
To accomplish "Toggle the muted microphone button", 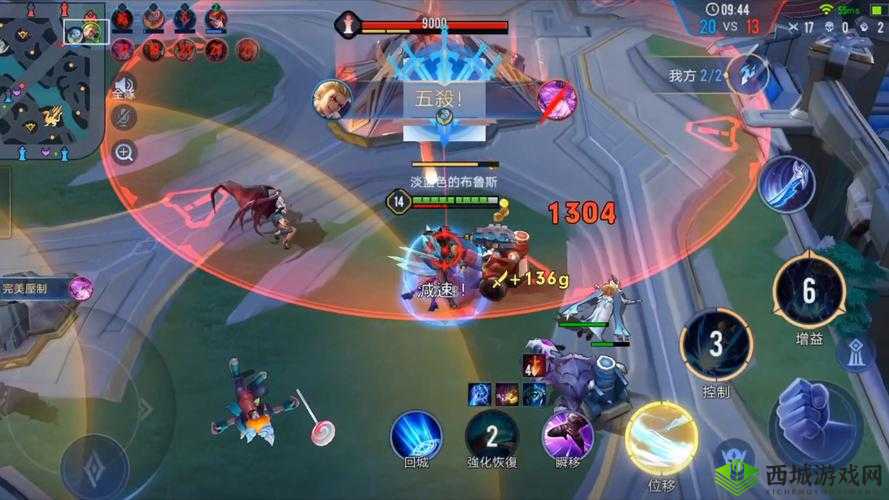I will (125, 119).
